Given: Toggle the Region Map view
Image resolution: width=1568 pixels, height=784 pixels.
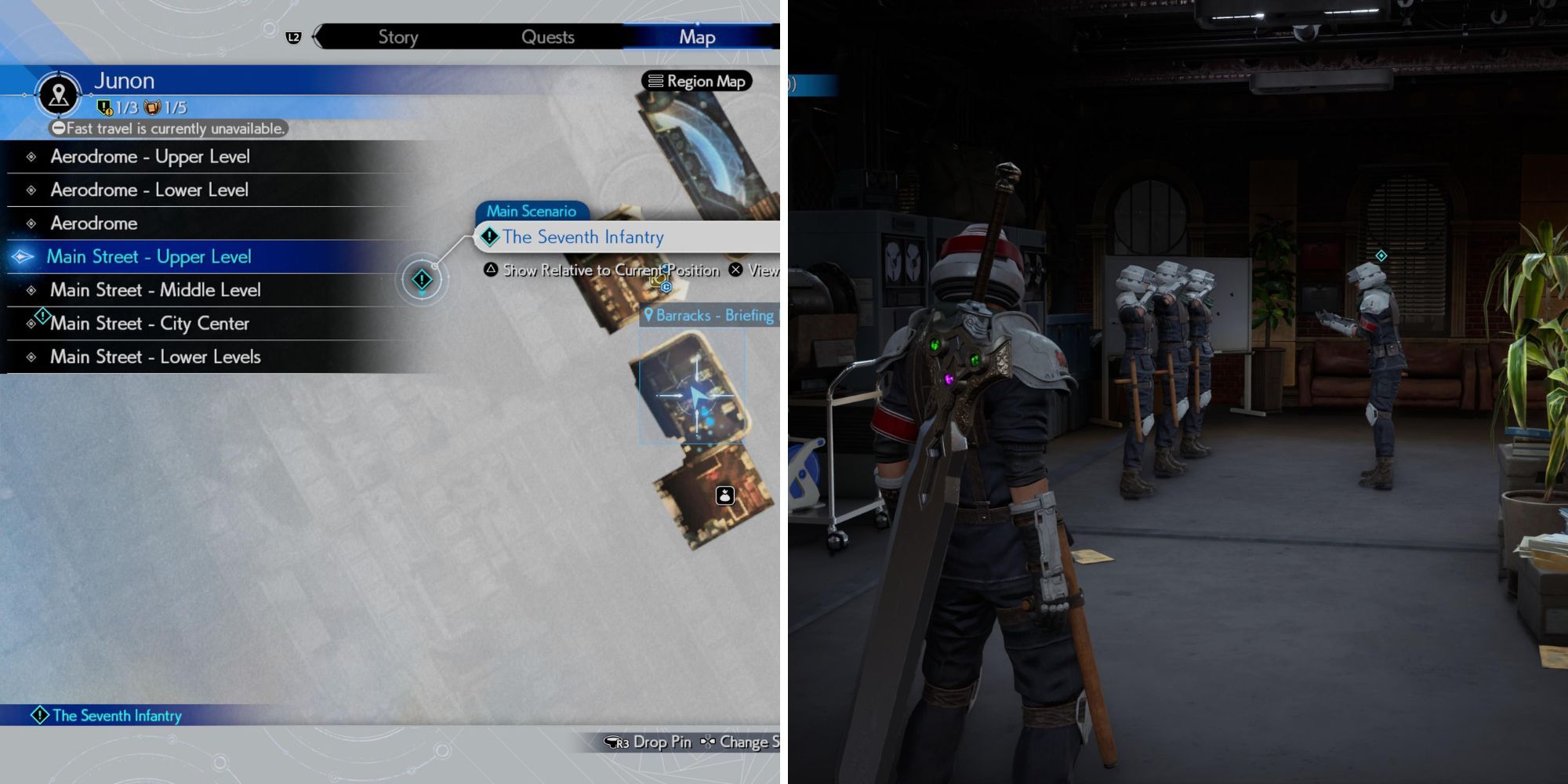Looking at the screenshot, I should tap(696, 81).
